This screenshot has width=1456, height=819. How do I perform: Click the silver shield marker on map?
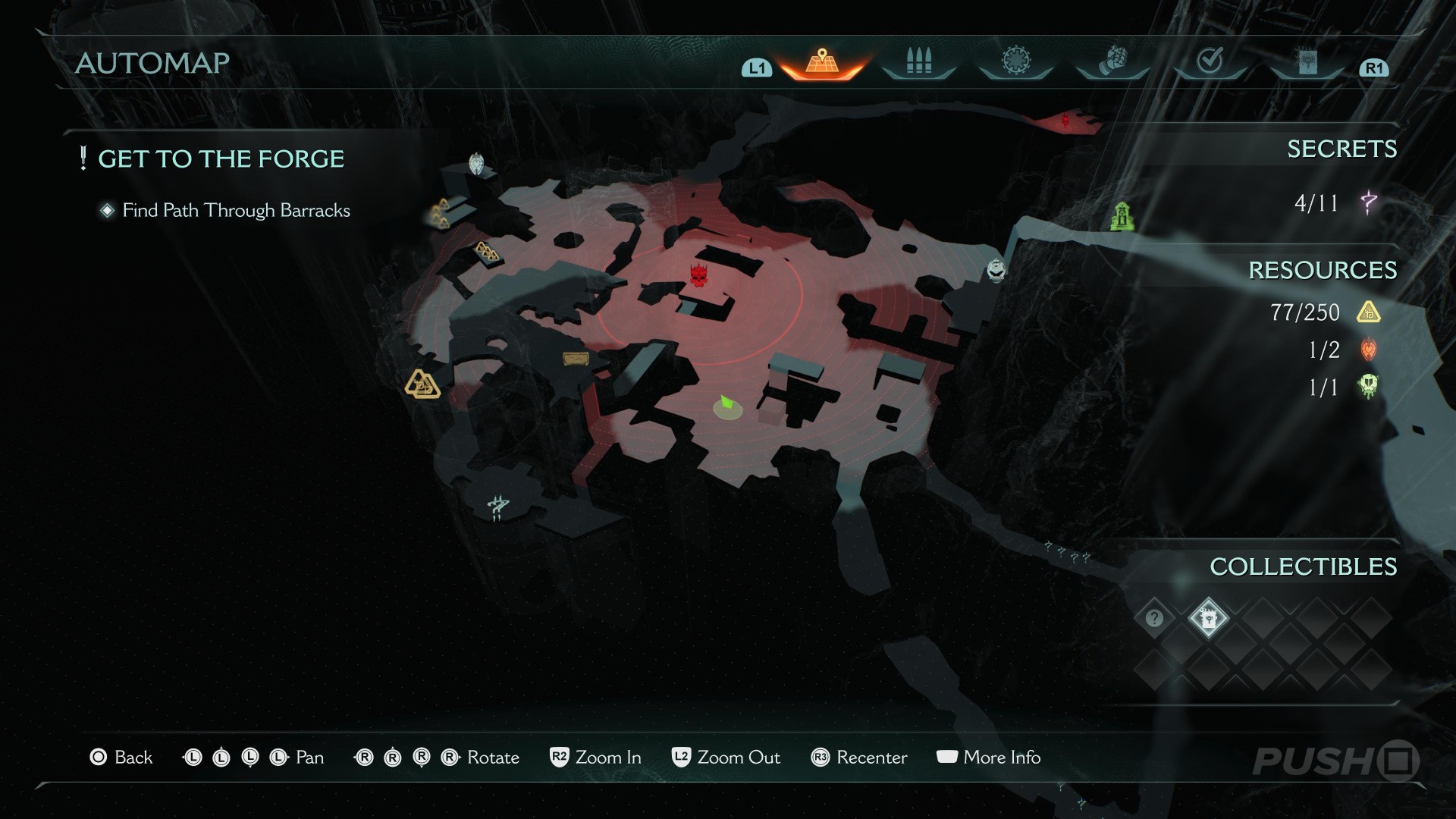pyautogui.click(x=476, y=163)
